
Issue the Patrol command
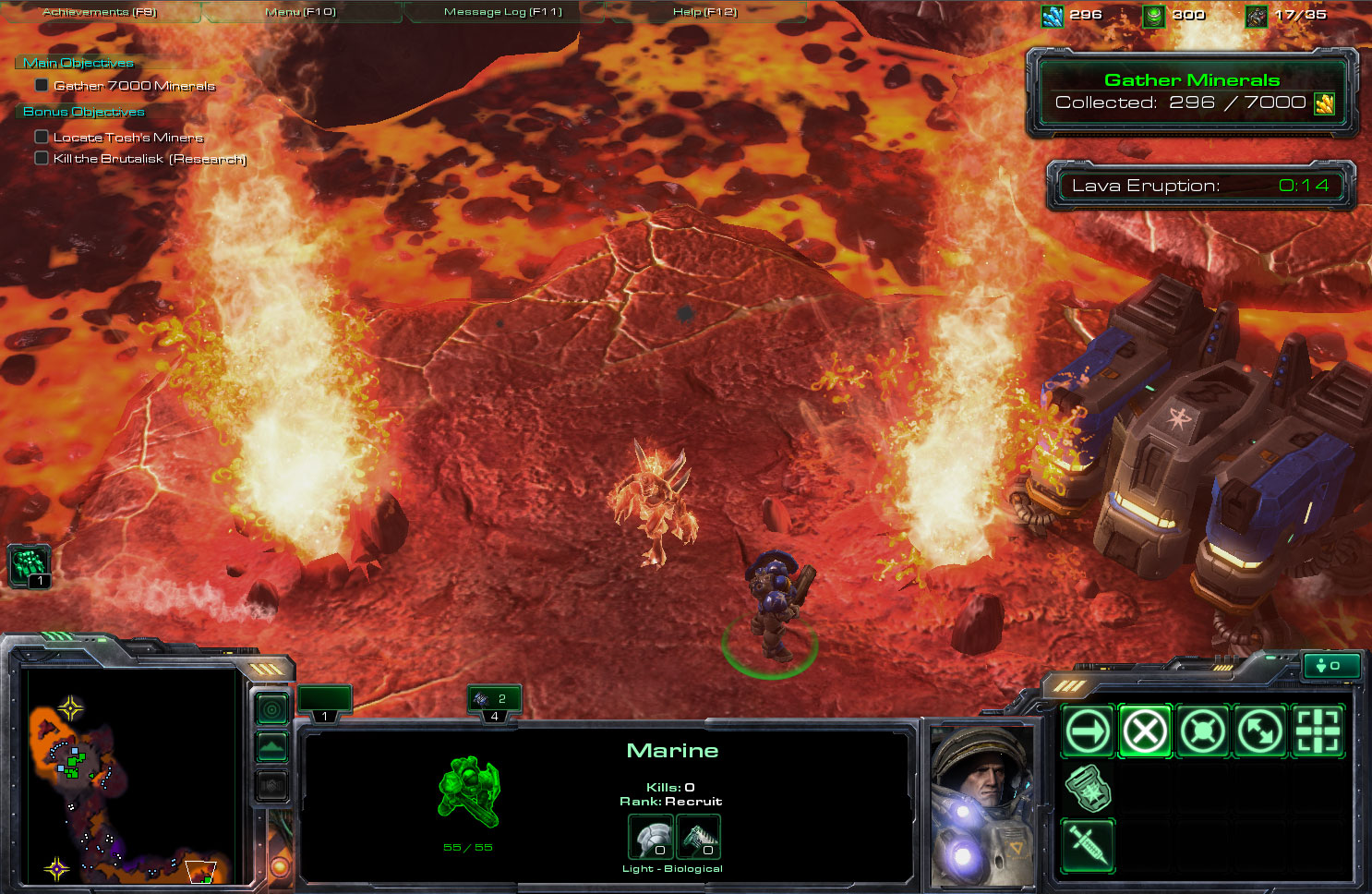1260,731
